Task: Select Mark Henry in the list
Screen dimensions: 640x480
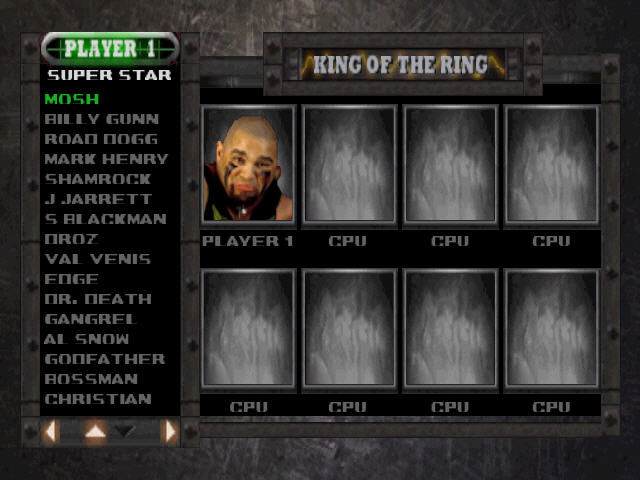Action: point(106,159)
